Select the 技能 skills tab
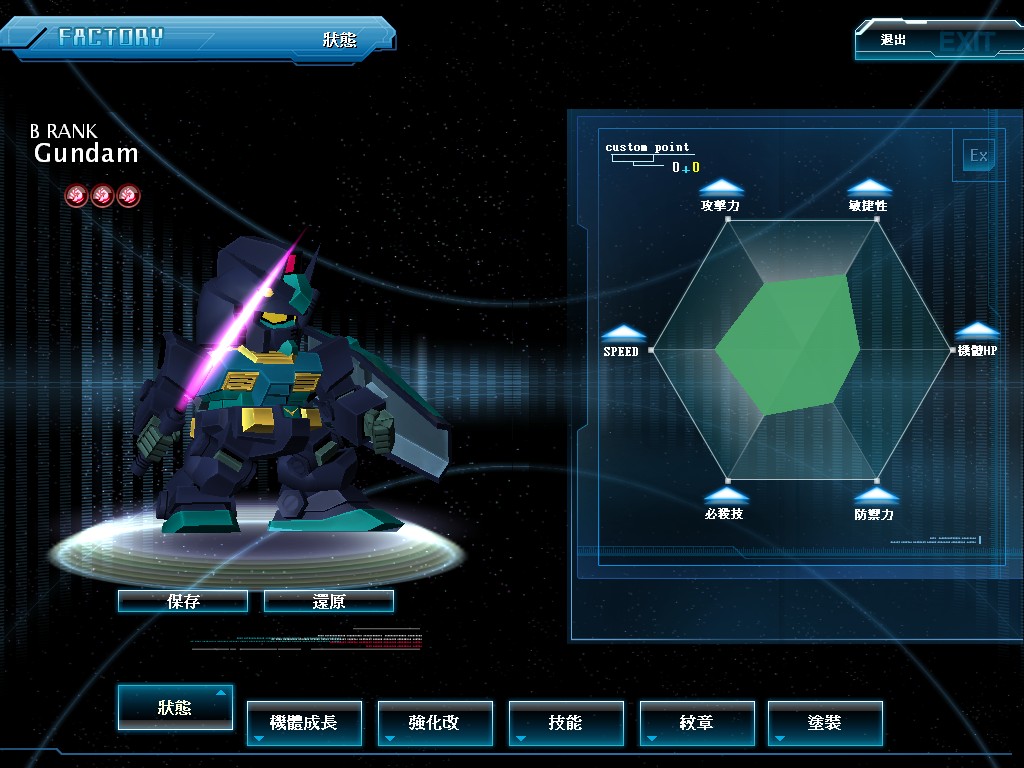The image size is (1024, 768). click(566, 723)
